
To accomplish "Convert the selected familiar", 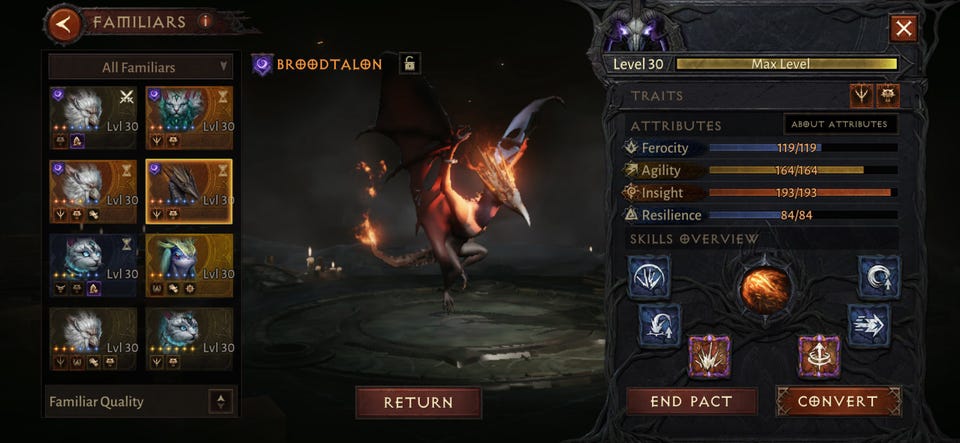I will [x=838, y=401].
